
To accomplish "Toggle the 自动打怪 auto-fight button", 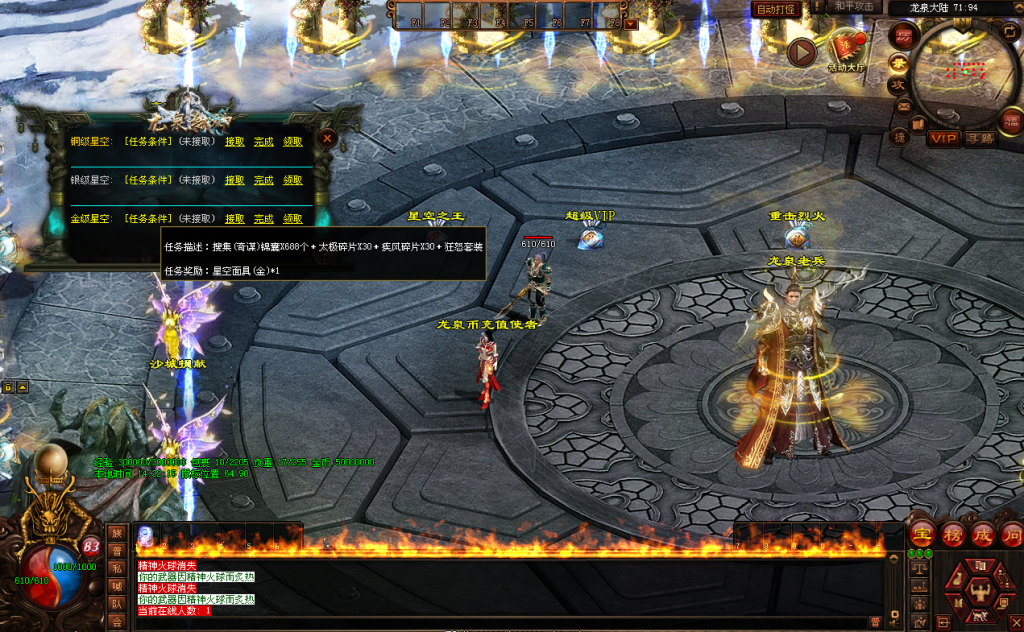I will tap(776, 9).
